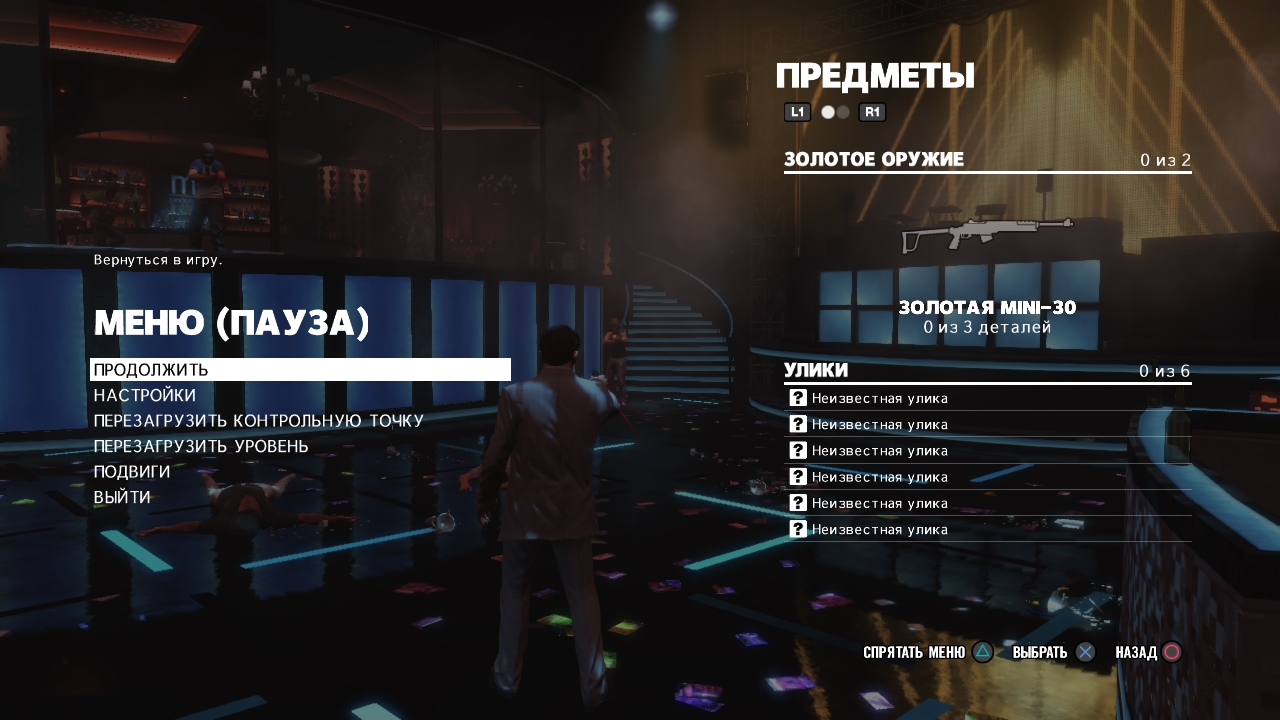
Task: Select the golden Mini-30 rifle image
Action: point(987,235)
